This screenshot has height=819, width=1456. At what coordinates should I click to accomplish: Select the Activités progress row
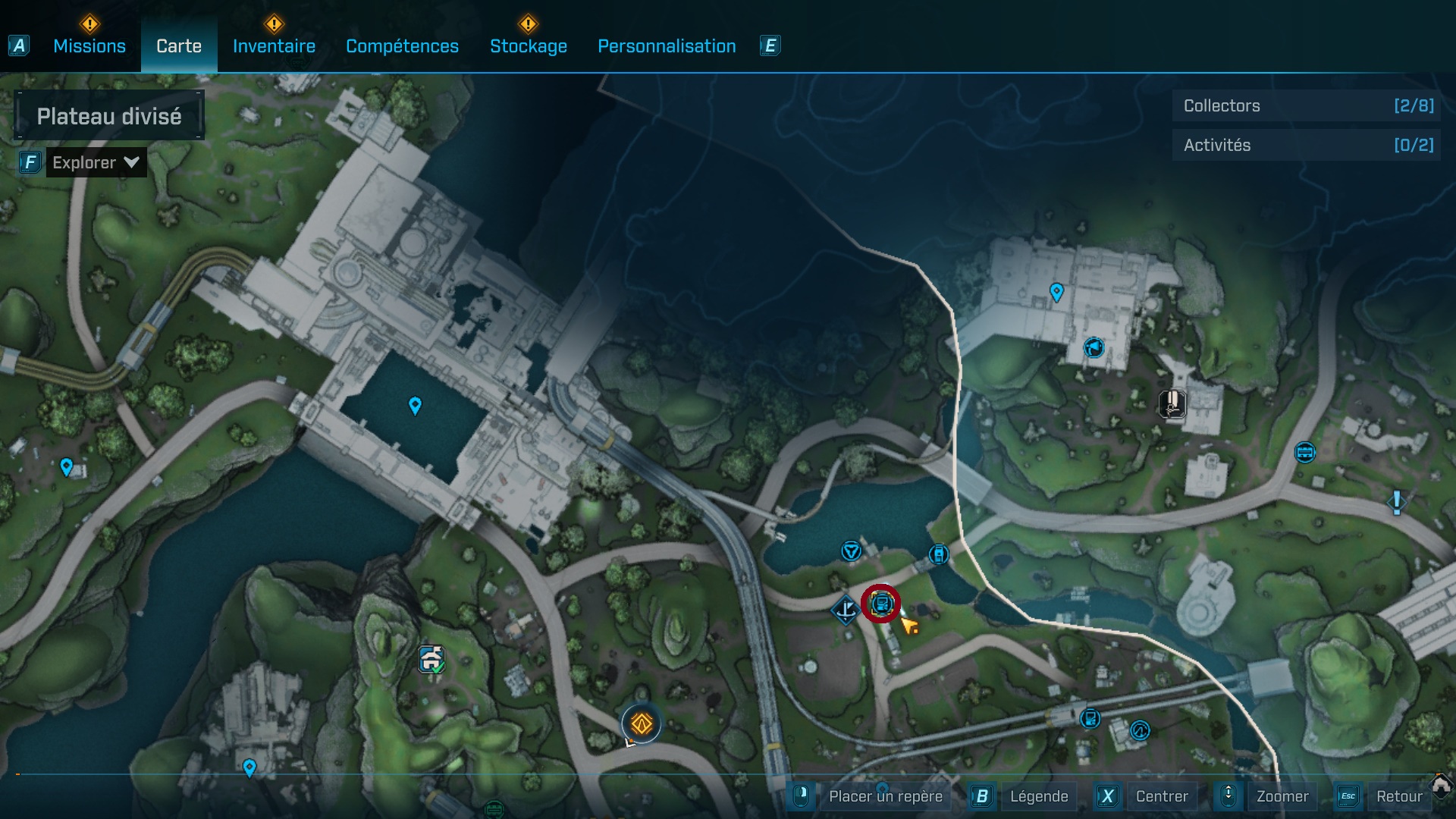click(x=1307, y=146)
